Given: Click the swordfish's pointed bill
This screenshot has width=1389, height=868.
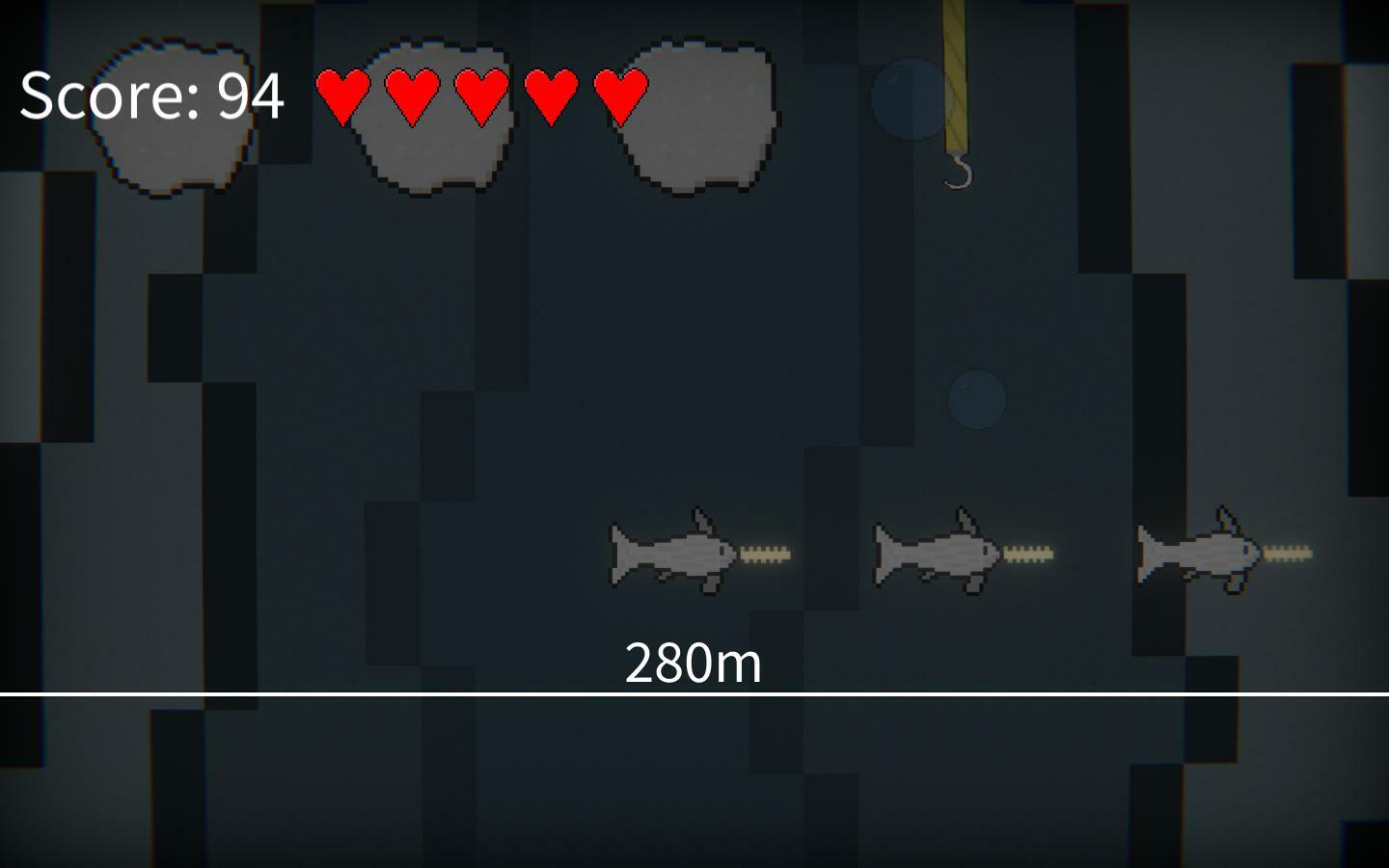Looking at the screenshot, I should pyautogui.click(x=765, y=553).
